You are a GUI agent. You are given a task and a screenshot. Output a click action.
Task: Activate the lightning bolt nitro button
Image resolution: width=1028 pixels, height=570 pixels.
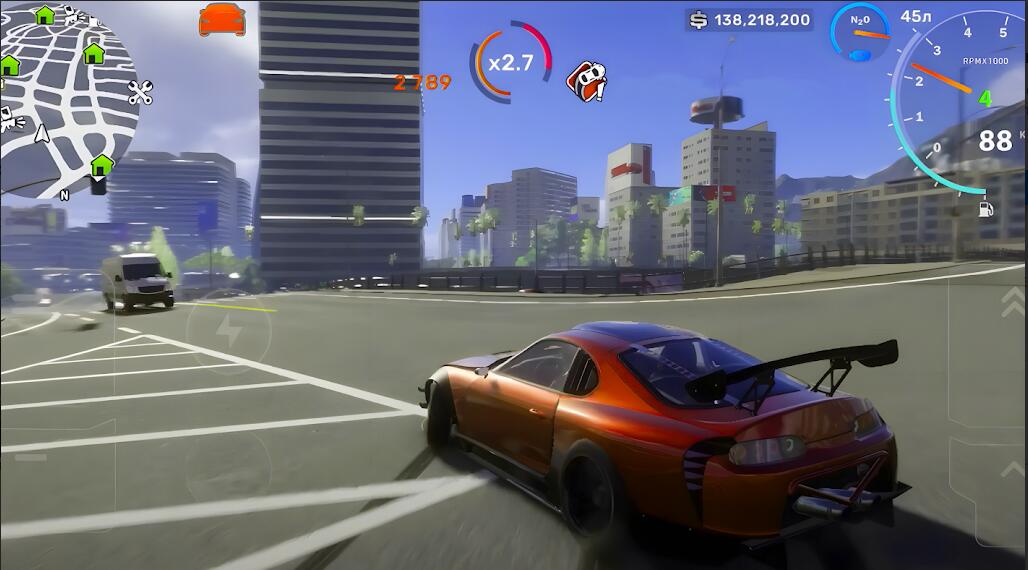pyautogui.click(x=229, y=332)
